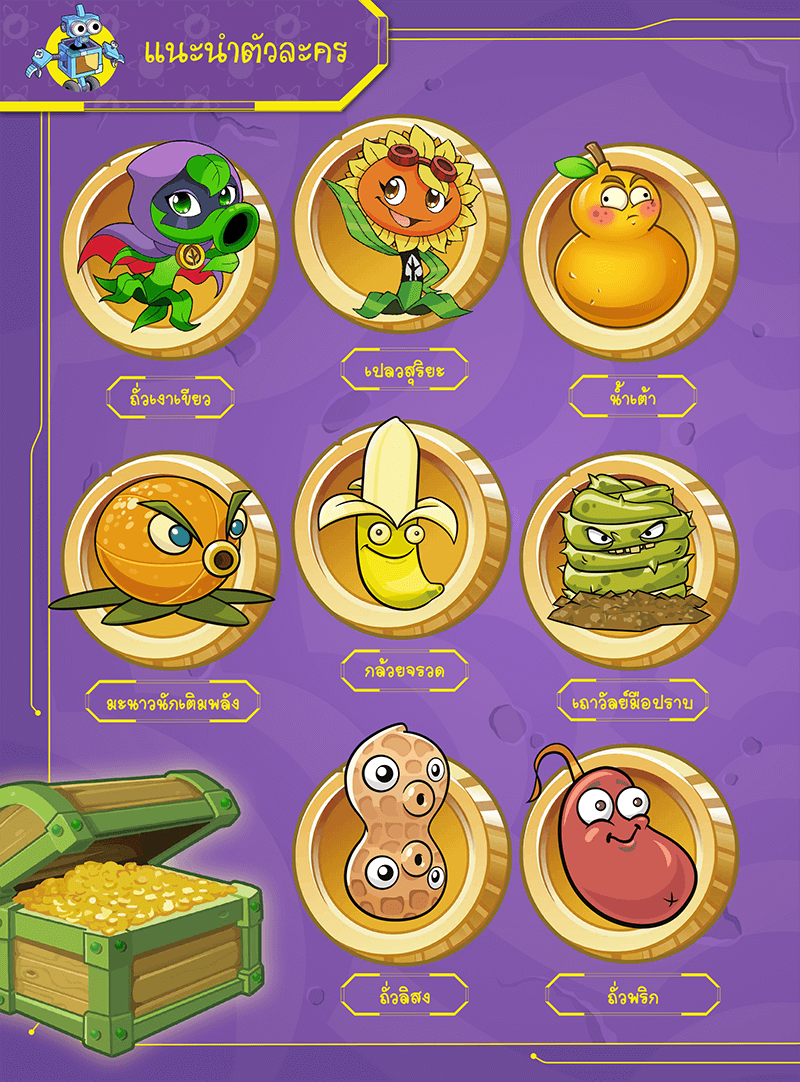This screenshot has width=800, height=1082.
Task: Open the น้ำเต้า name label
Action: click(x=632, y=396)
